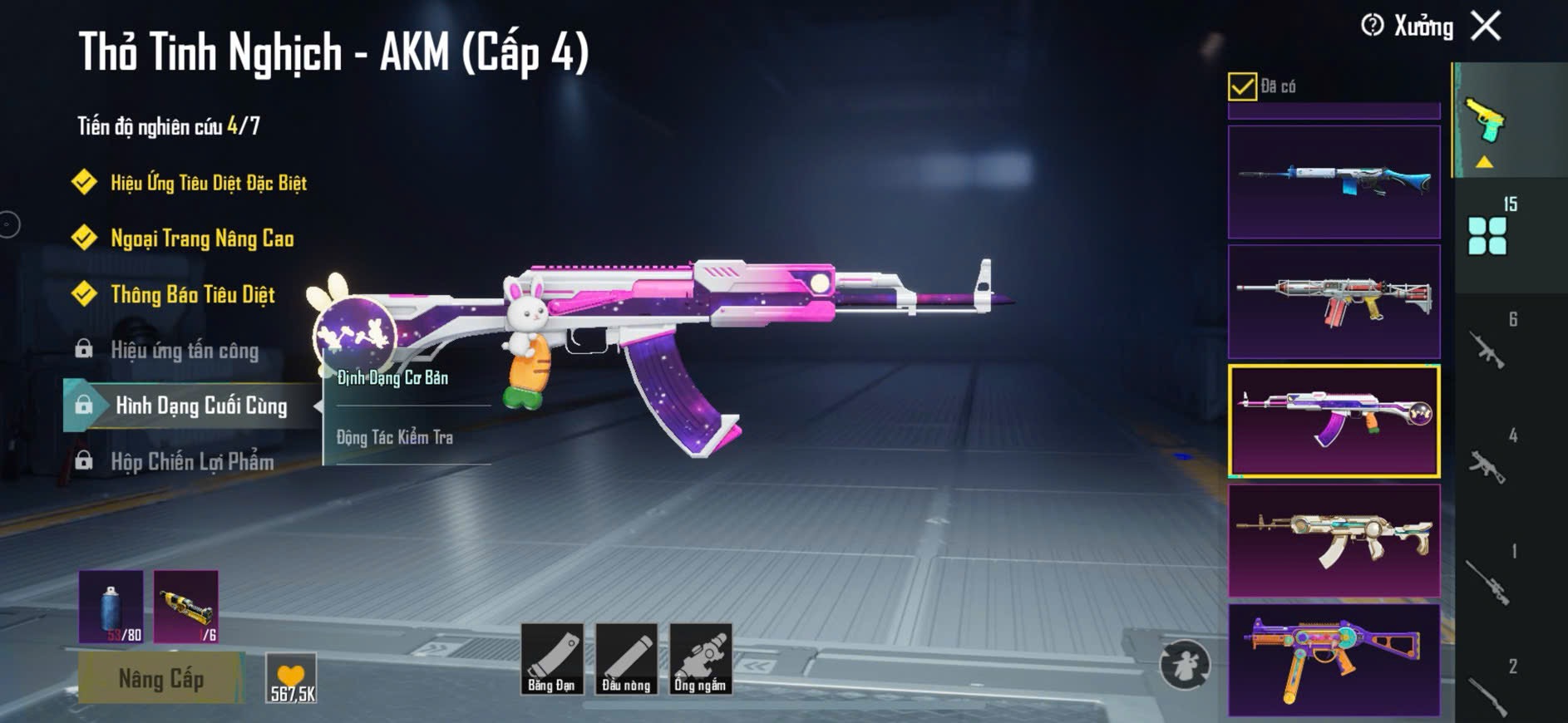1568x723 pixels.
Task: Click the orange heart likes icon
Action: (x=291, y=676)
